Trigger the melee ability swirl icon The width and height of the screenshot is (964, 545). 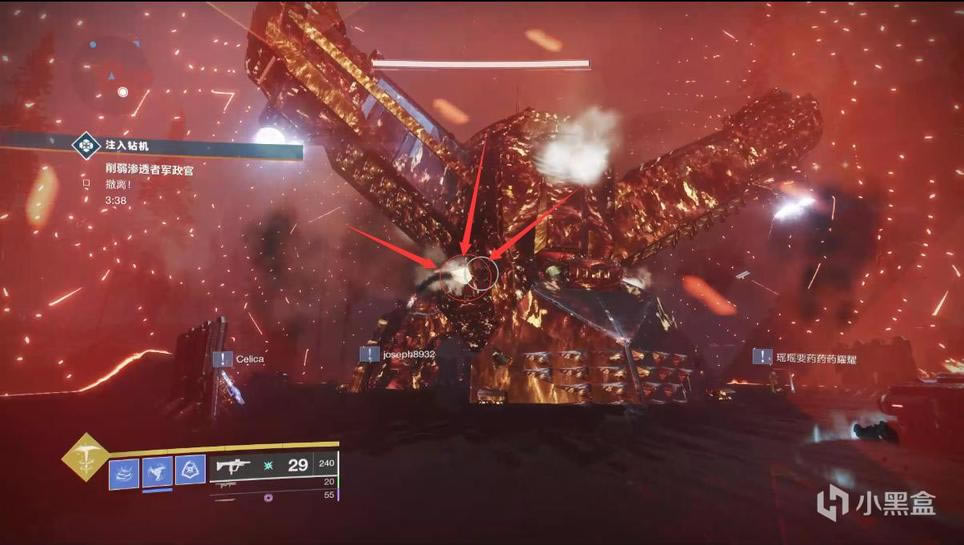point(157,471)
